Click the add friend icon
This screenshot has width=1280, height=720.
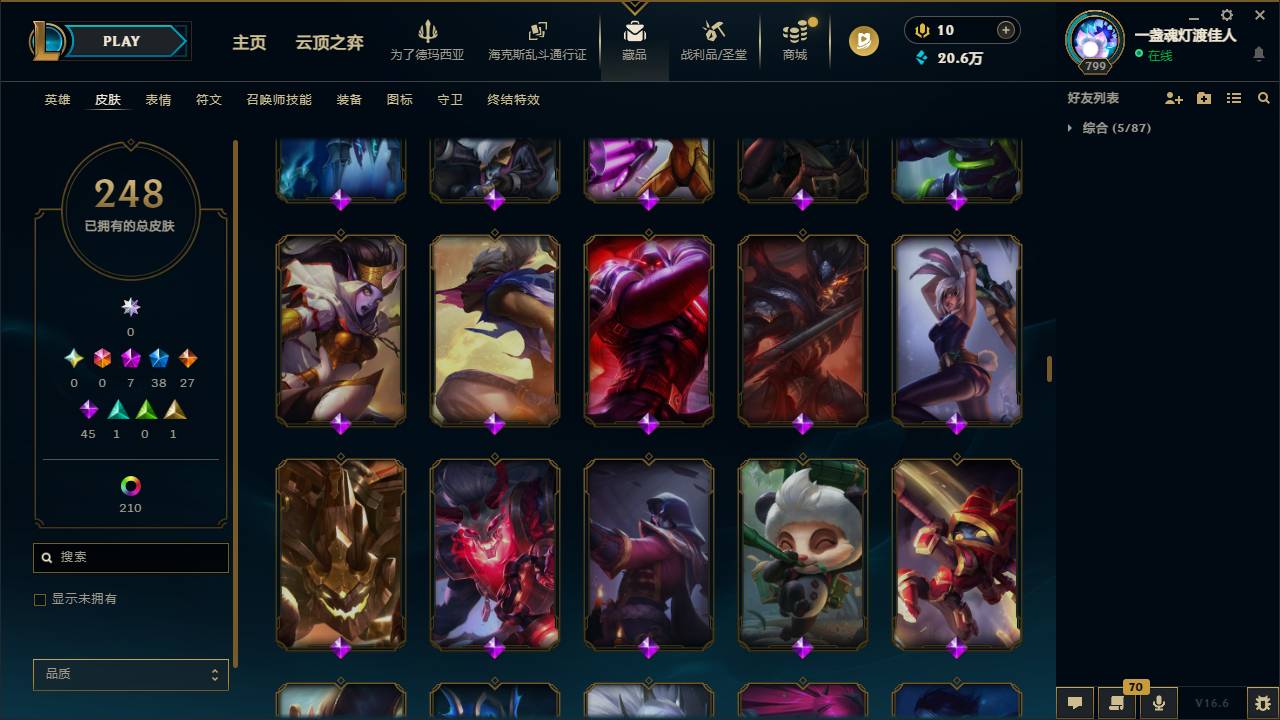pyautogui.click(x=1174, y=97)
